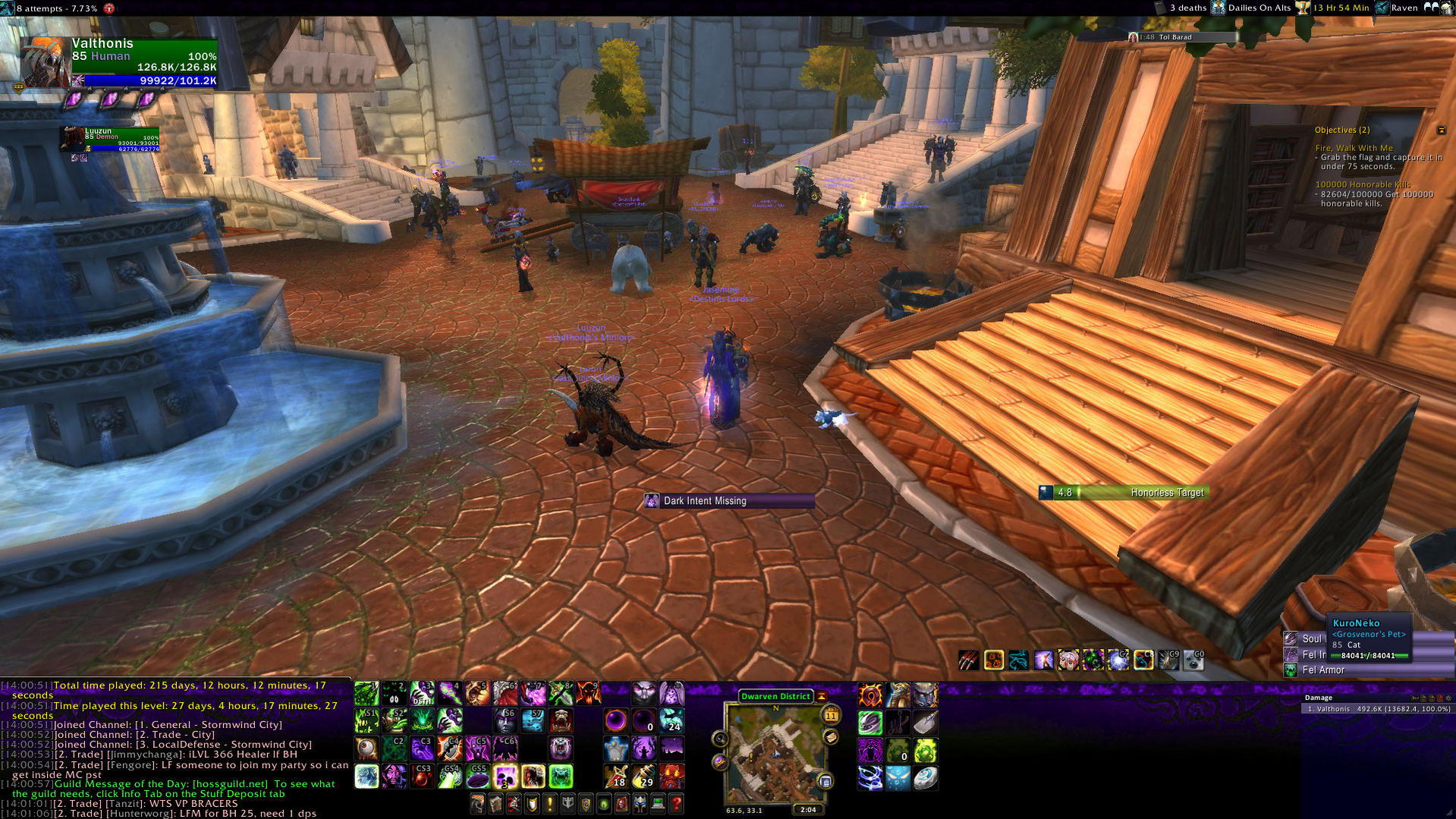Open the red question mark help button

(x=676, y=803)
